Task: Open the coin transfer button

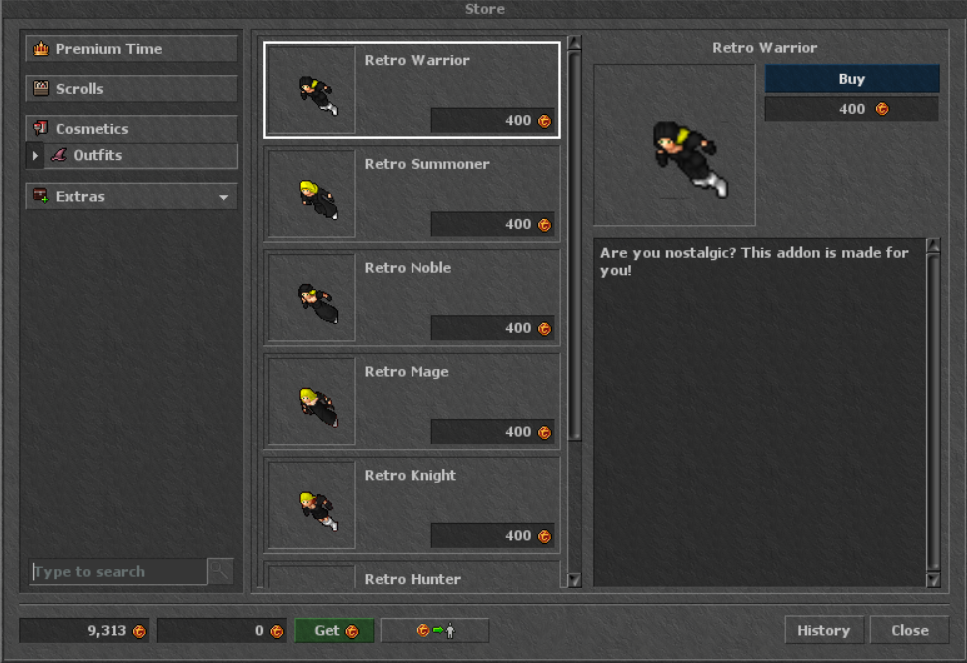Action: 435,631
